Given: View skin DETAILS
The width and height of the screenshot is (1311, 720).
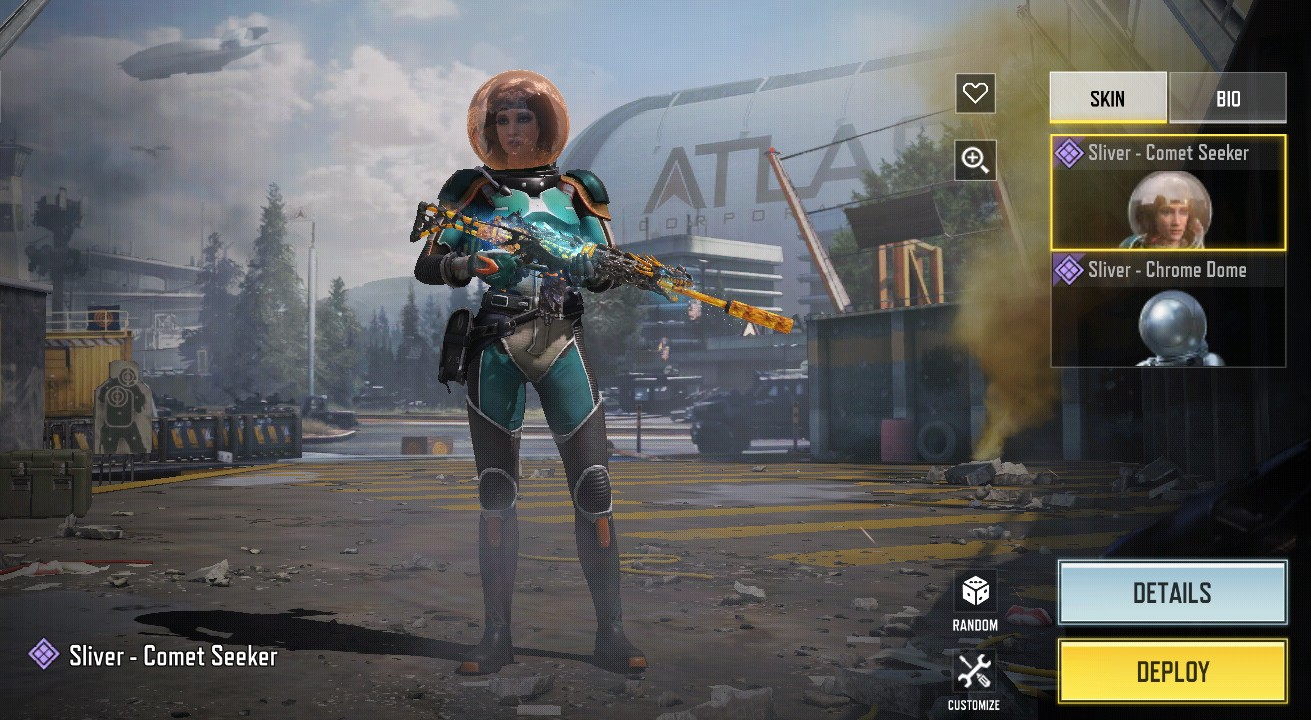Looking at the screenshot, I should (1172, 593).
